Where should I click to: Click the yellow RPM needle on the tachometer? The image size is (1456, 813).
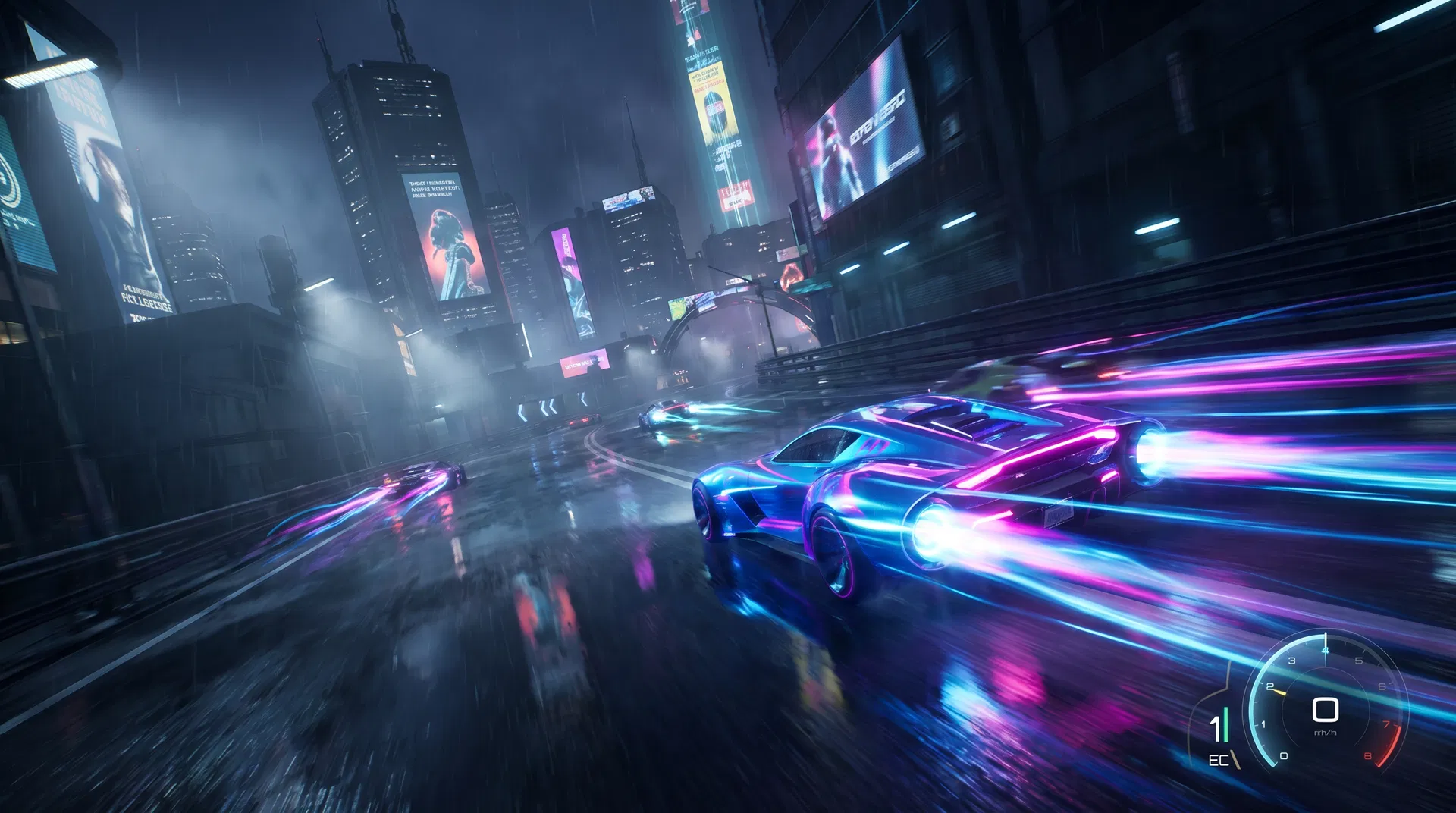tap(1280, 692)
